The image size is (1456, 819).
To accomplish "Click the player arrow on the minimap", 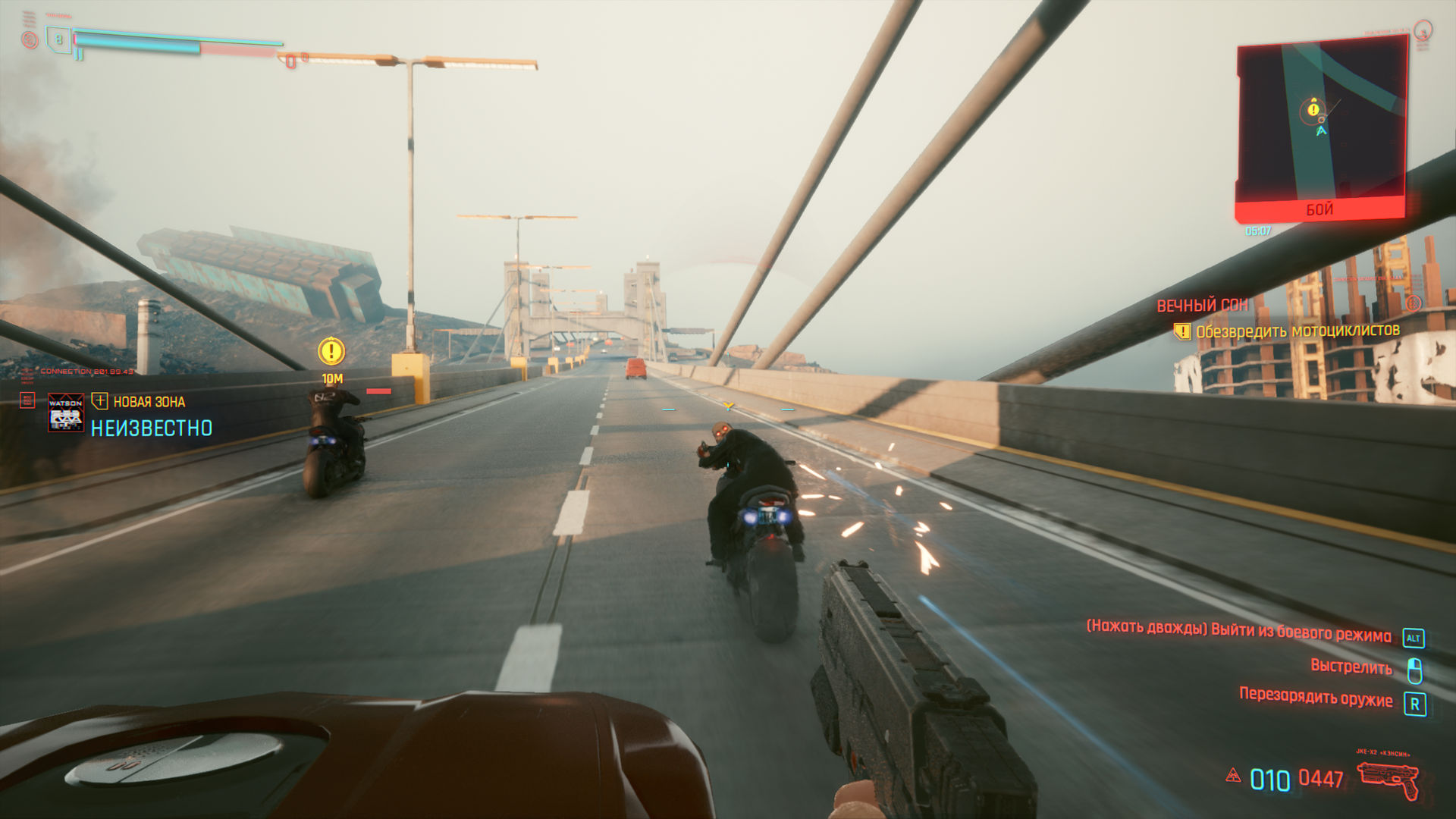I will pyautogui.click(x=1319, y=132).
